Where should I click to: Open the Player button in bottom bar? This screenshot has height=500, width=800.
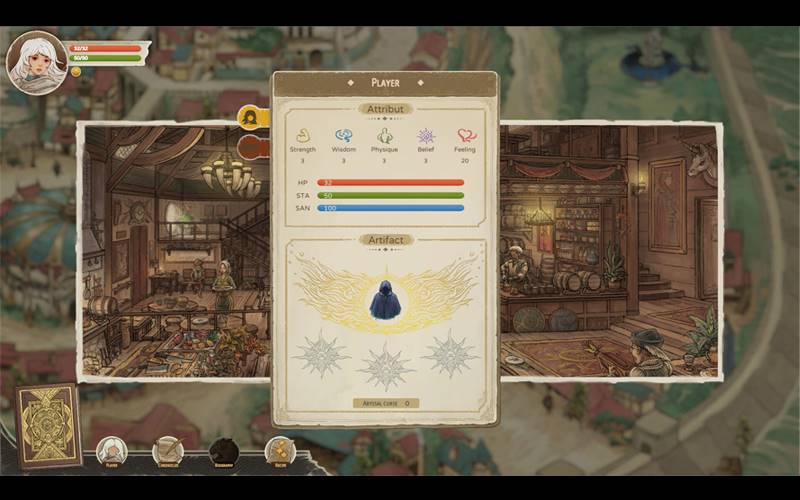[x=111, y=452]
